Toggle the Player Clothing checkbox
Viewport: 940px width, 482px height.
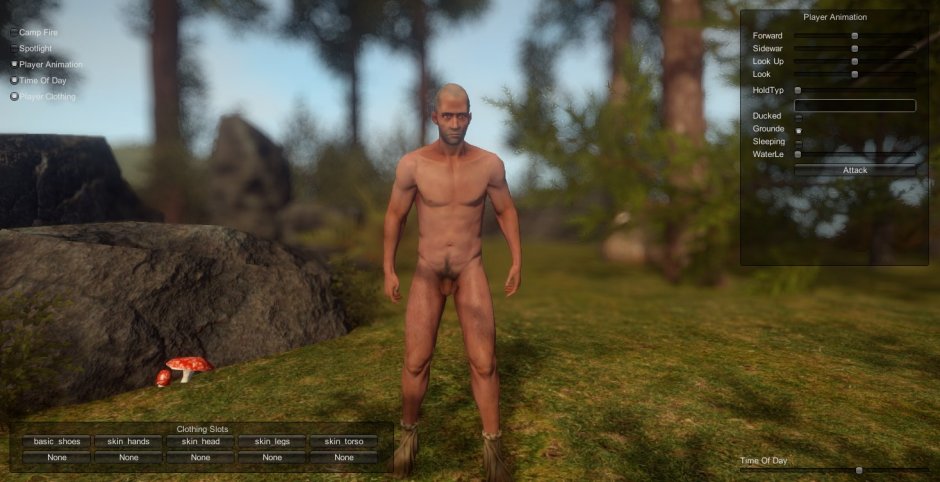(14, 96)
